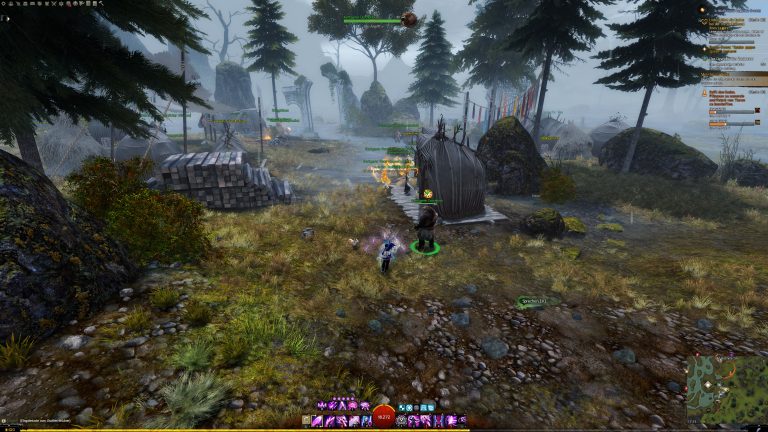Click the weapon swap slot at the skill bar's left end

(x=305, y=421)
